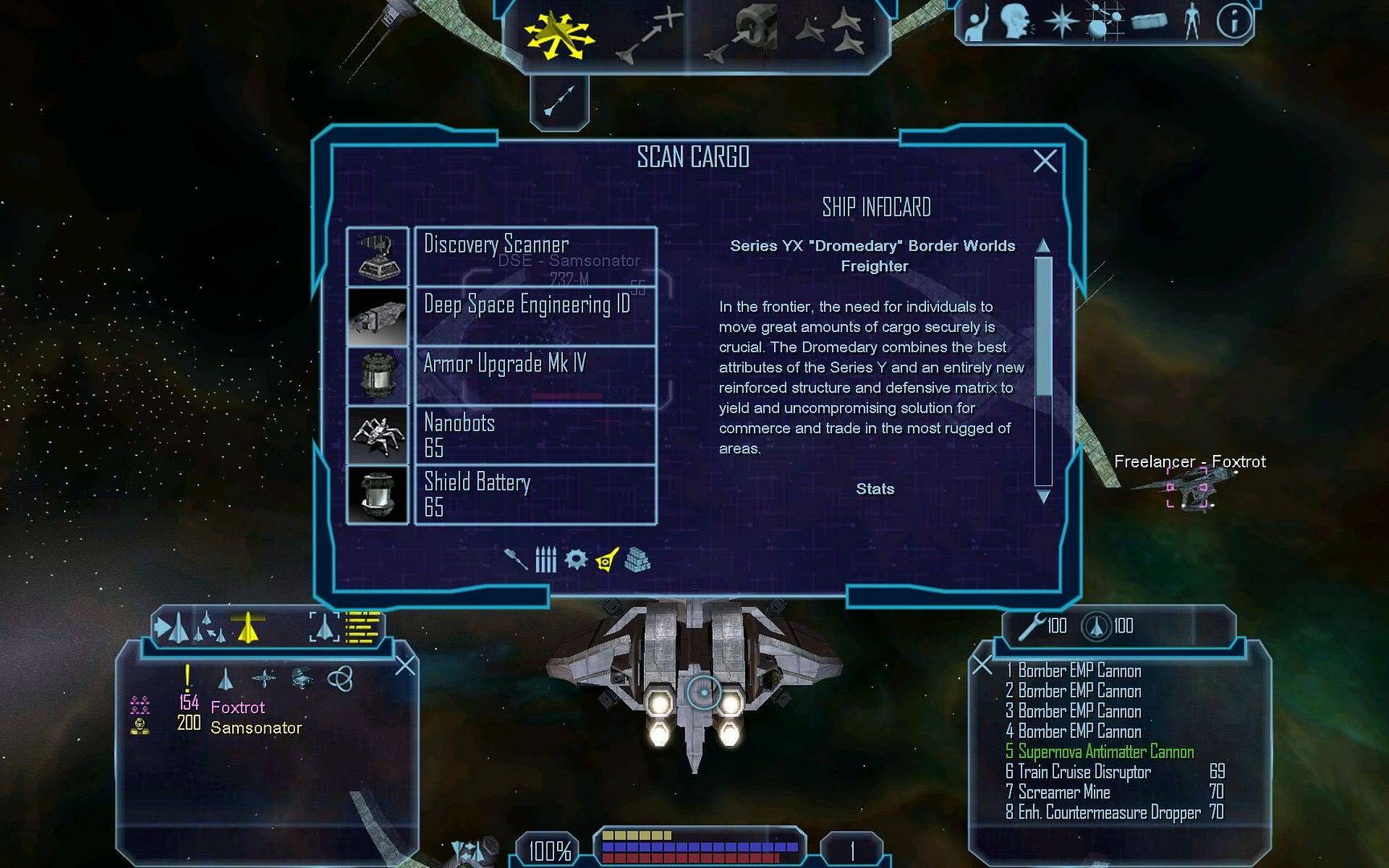
Task: Close the Scan Cargo window
Action: (1044, 162)
